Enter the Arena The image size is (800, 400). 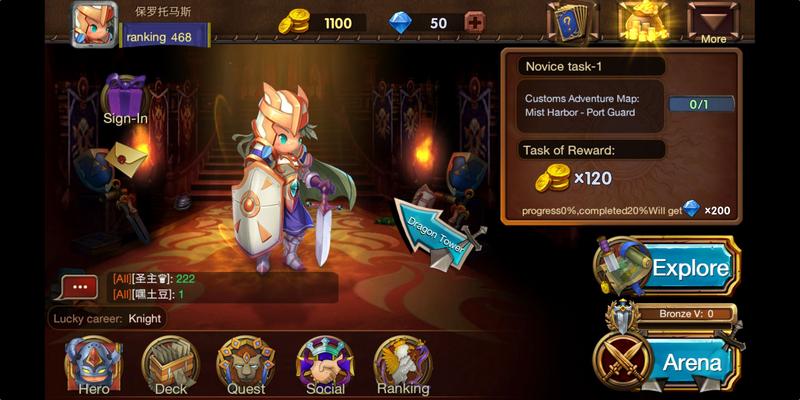[668, 360]
